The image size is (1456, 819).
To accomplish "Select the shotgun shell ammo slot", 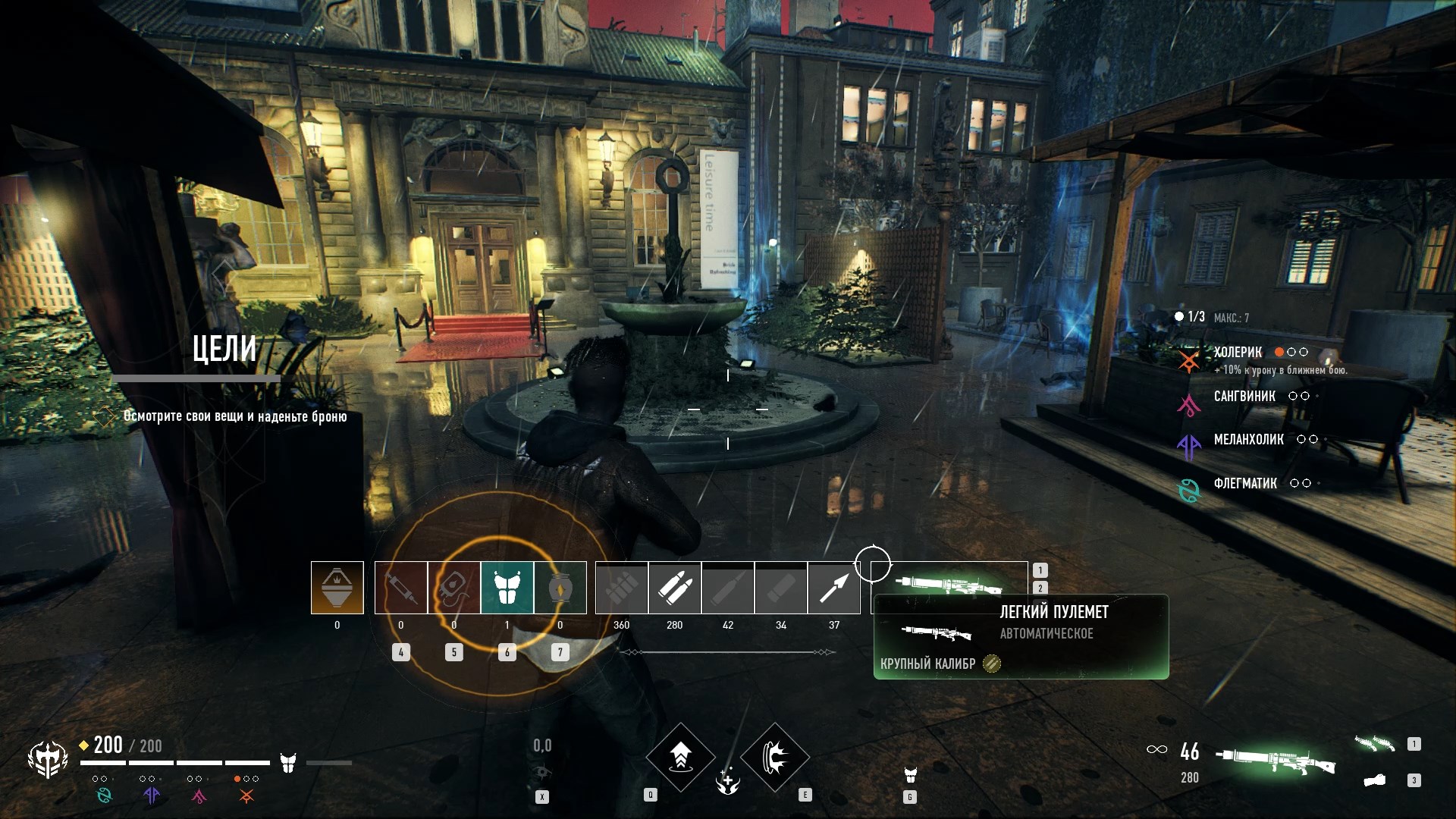I will (781, 588).
